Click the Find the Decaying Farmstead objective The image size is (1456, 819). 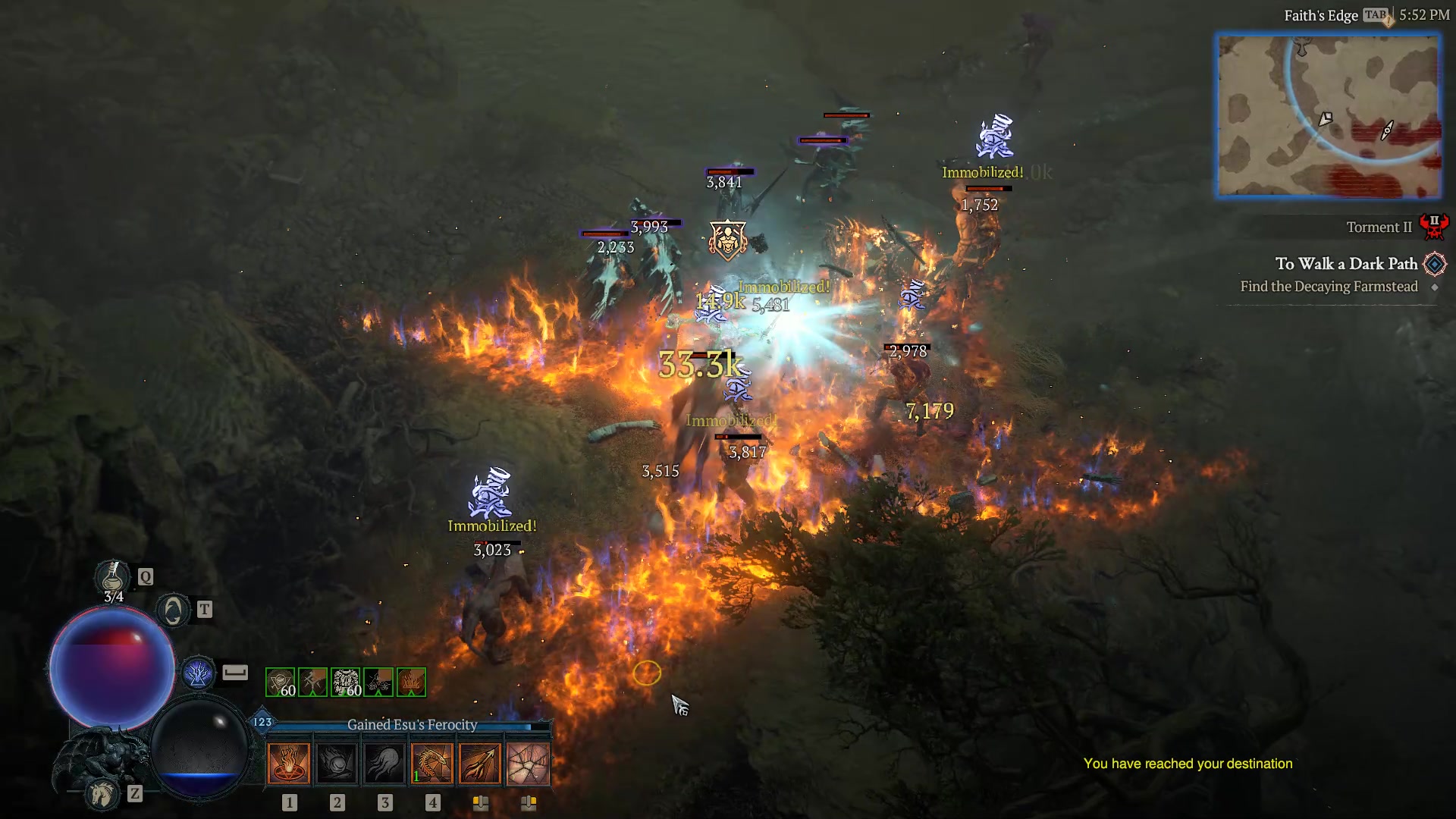[1329, 287]
